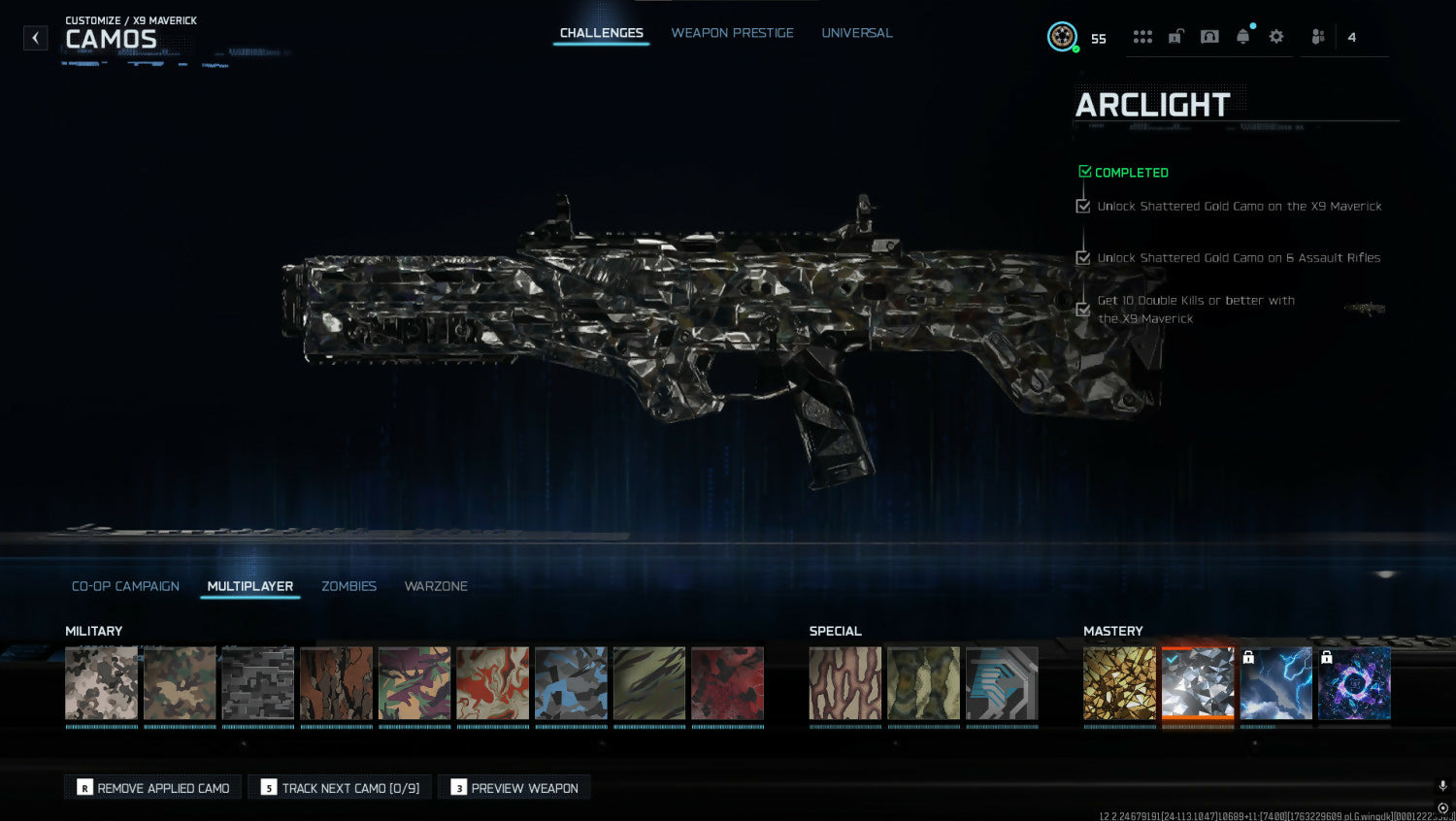The height and width of the screenshot is (821, 1456).
Task: Select the blue and black Military camo
Action: (x=571, y=683)
